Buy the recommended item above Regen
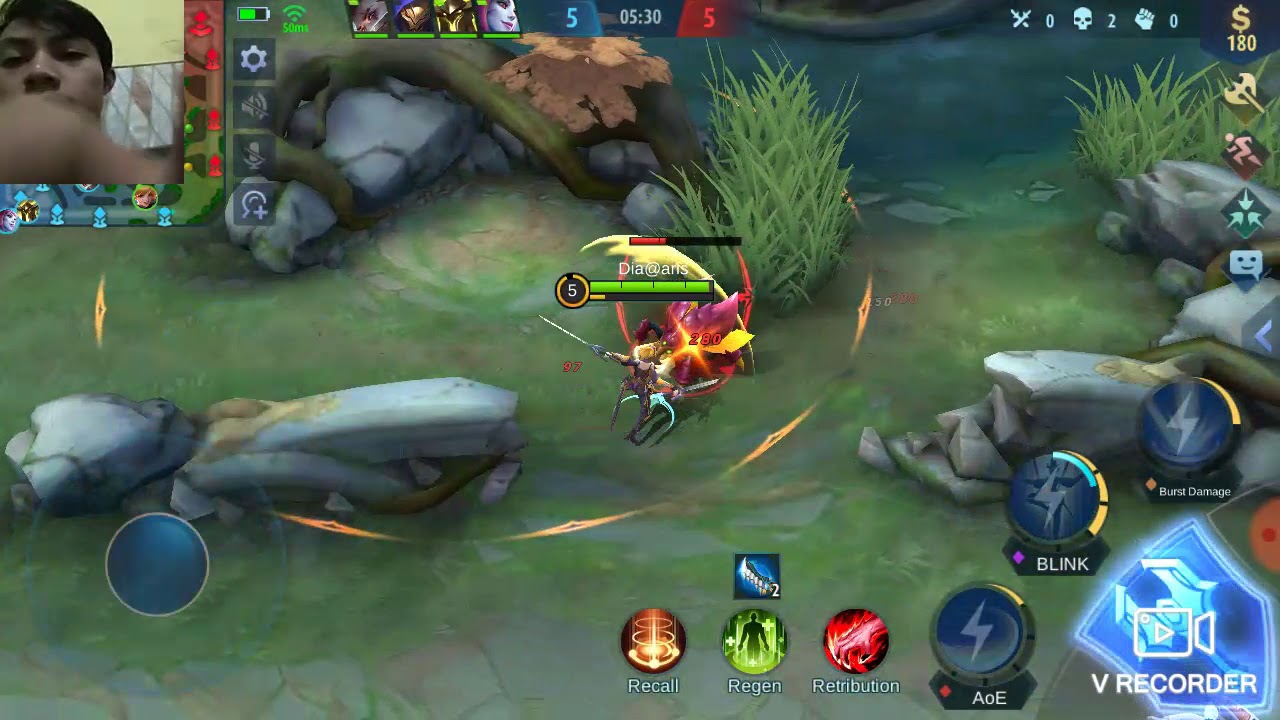Viewport: 1280px width, 720px height. [756, 576]
